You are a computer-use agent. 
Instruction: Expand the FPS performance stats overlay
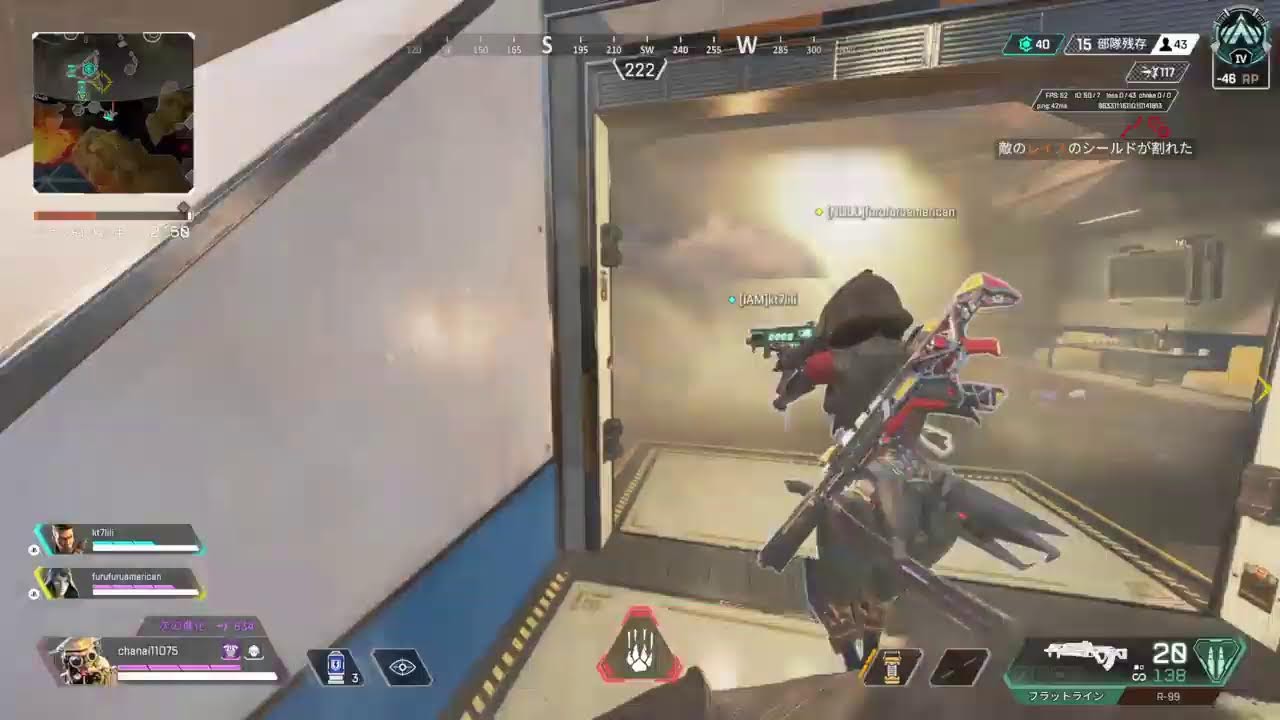[1105, 99]
